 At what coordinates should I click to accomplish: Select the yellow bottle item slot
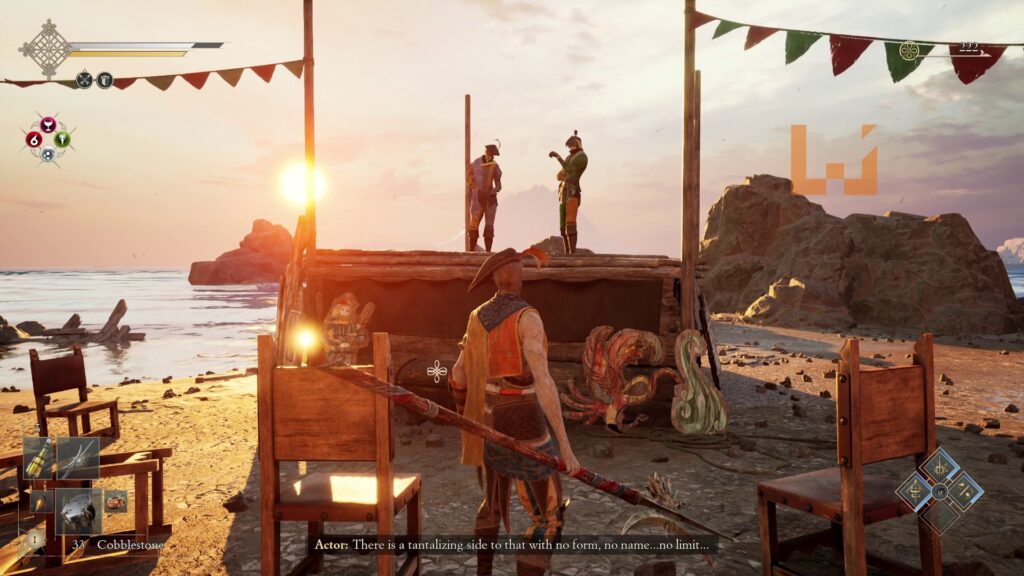(x=39, y=457)
